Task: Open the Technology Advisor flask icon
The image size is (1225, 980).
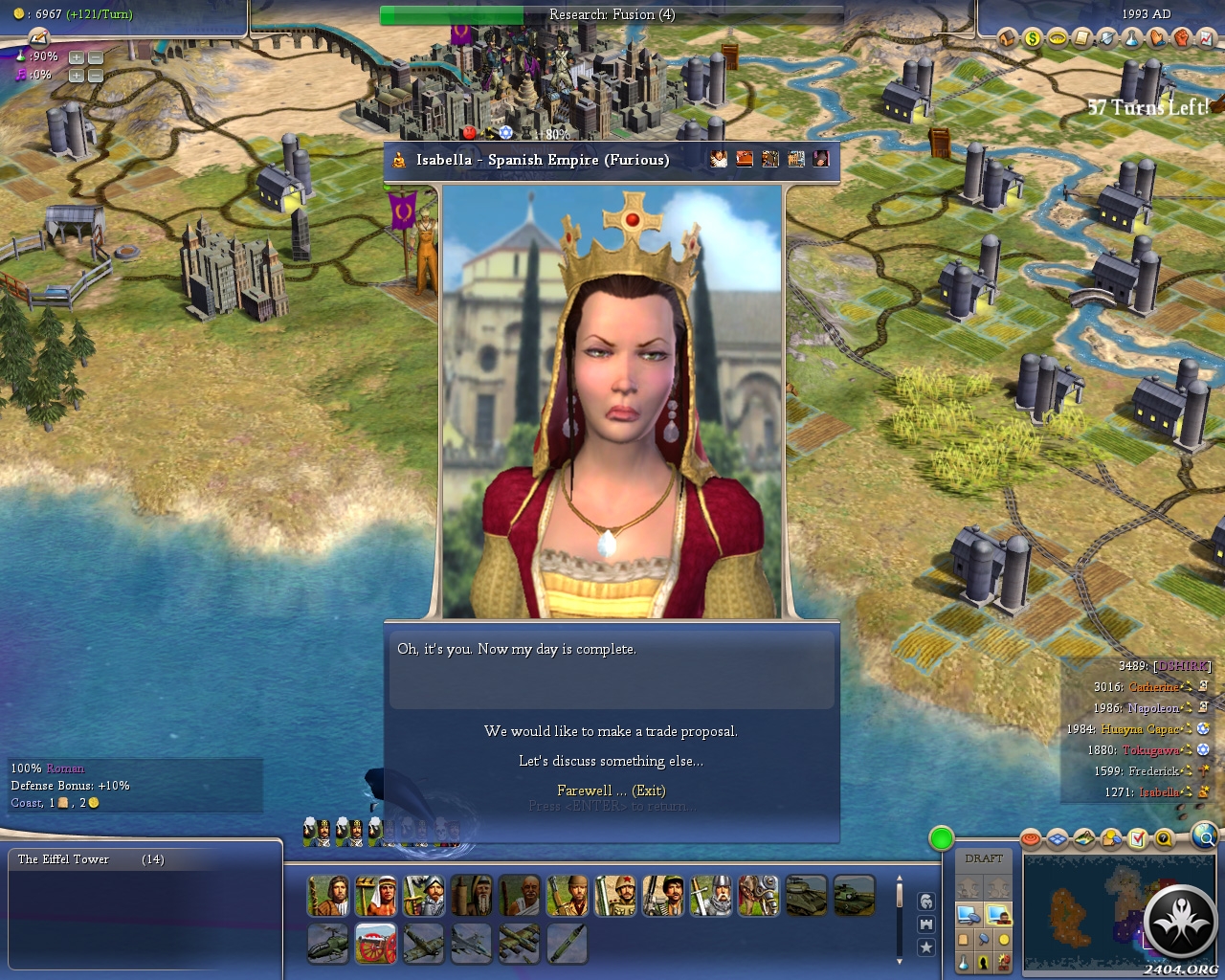Action: (x=1132, y=38)
